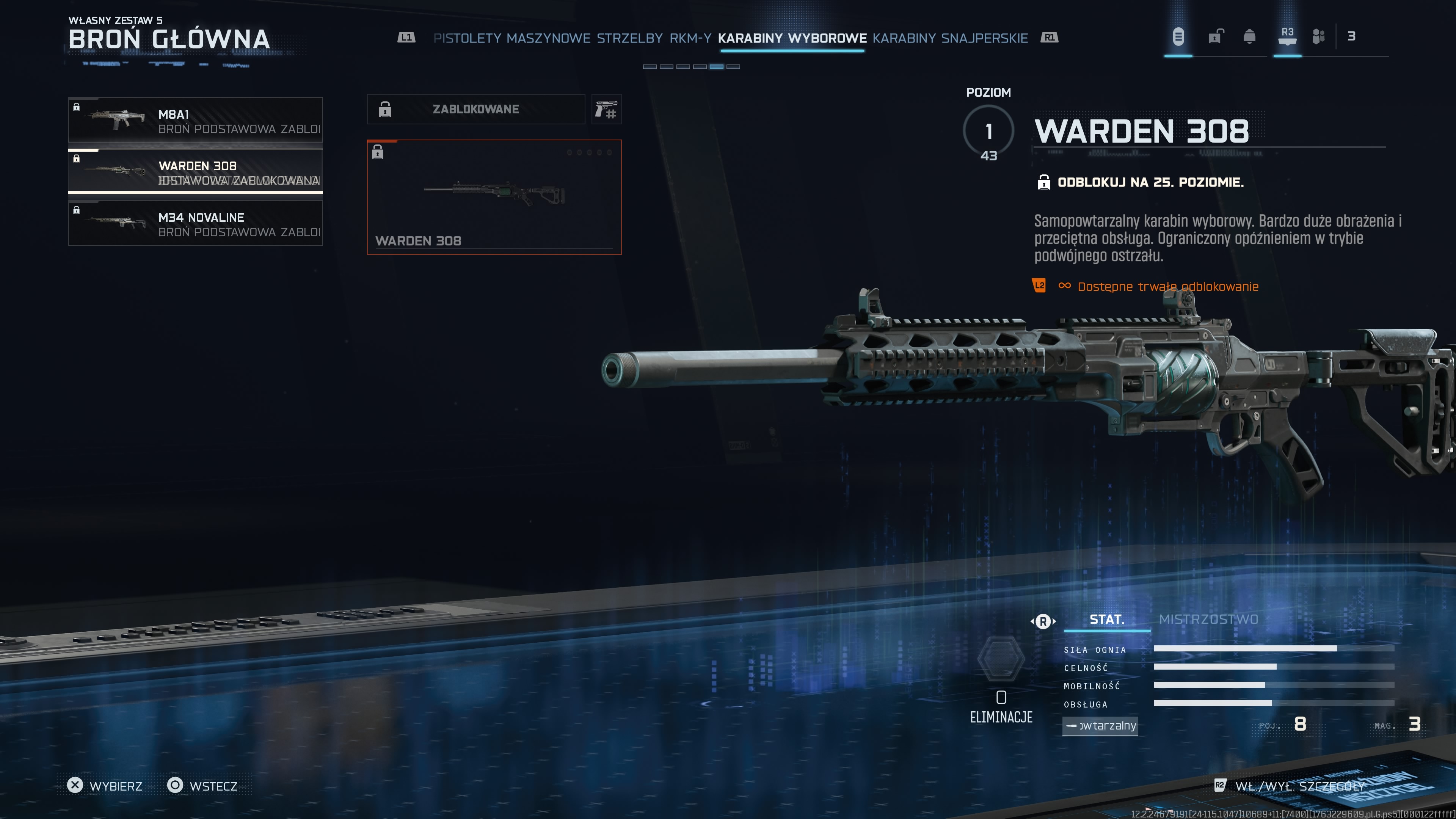
Task: Switch to the Pistolety Maszynowe category
Action: point(511,38)
